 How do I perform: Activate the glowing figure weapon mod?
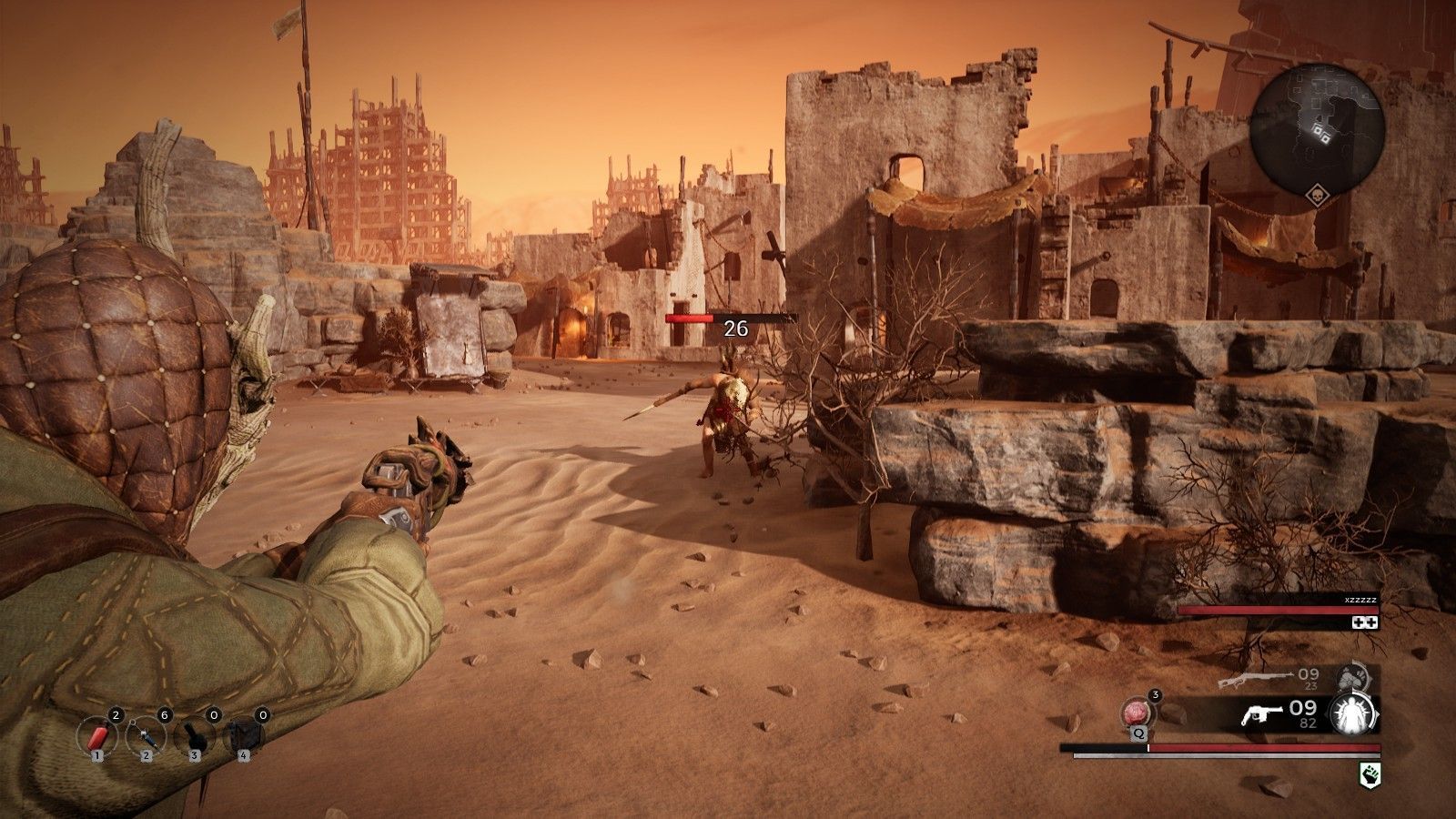[x=1352, y=713]
